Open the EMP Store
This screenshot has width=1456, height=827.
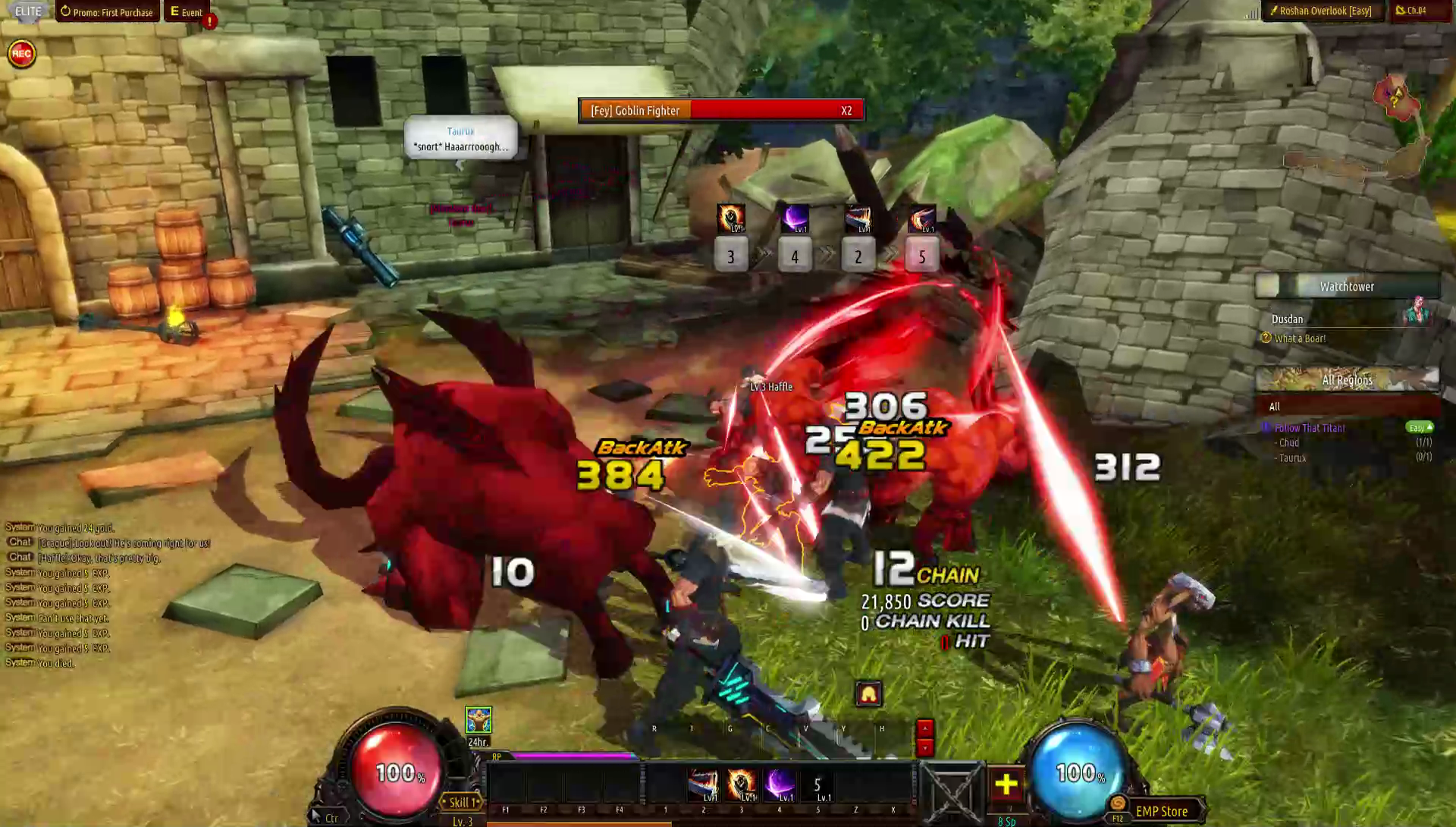click(x=1161, y=811)
